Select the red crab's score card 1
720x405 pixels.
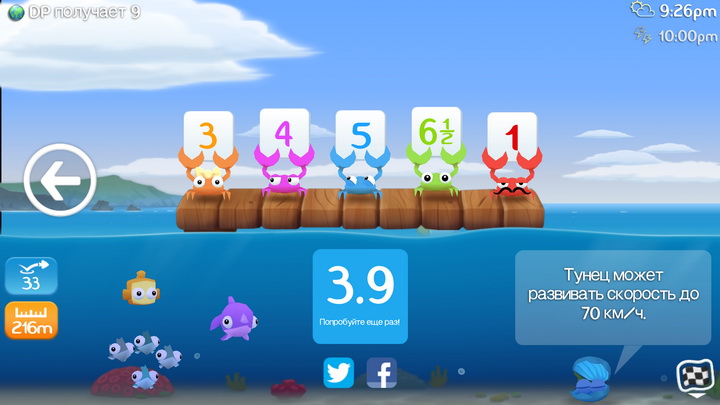[512, 136]
